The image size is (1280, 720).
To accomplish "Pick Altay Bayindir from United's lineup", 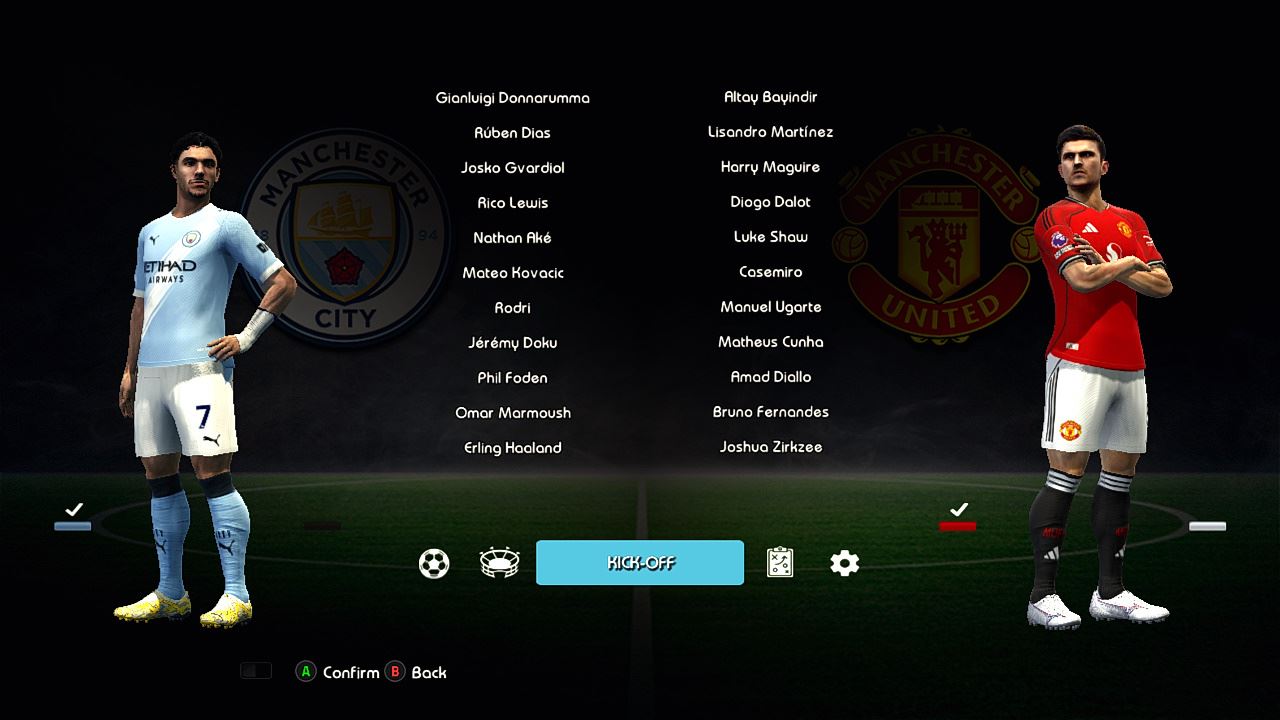I will [x=771, y=97].
